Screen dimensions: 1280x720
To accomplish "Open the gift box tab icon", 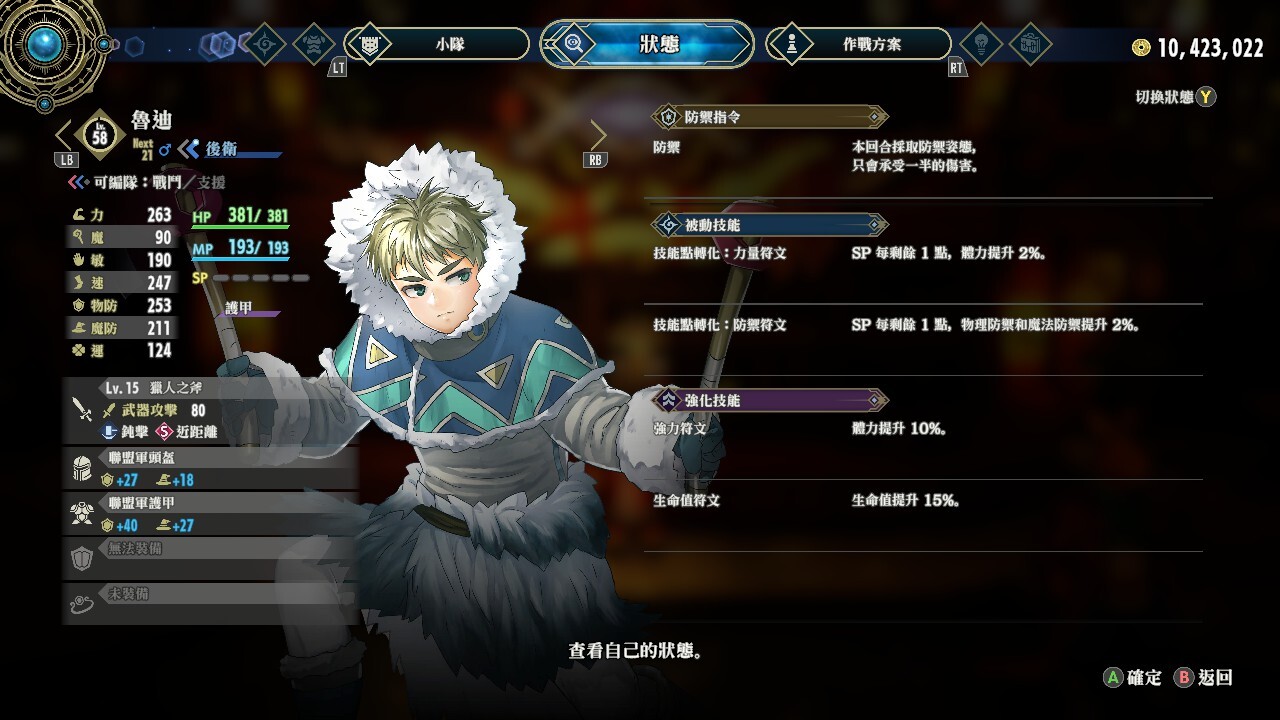I will pyautogui.click(x=1030, y=44).
